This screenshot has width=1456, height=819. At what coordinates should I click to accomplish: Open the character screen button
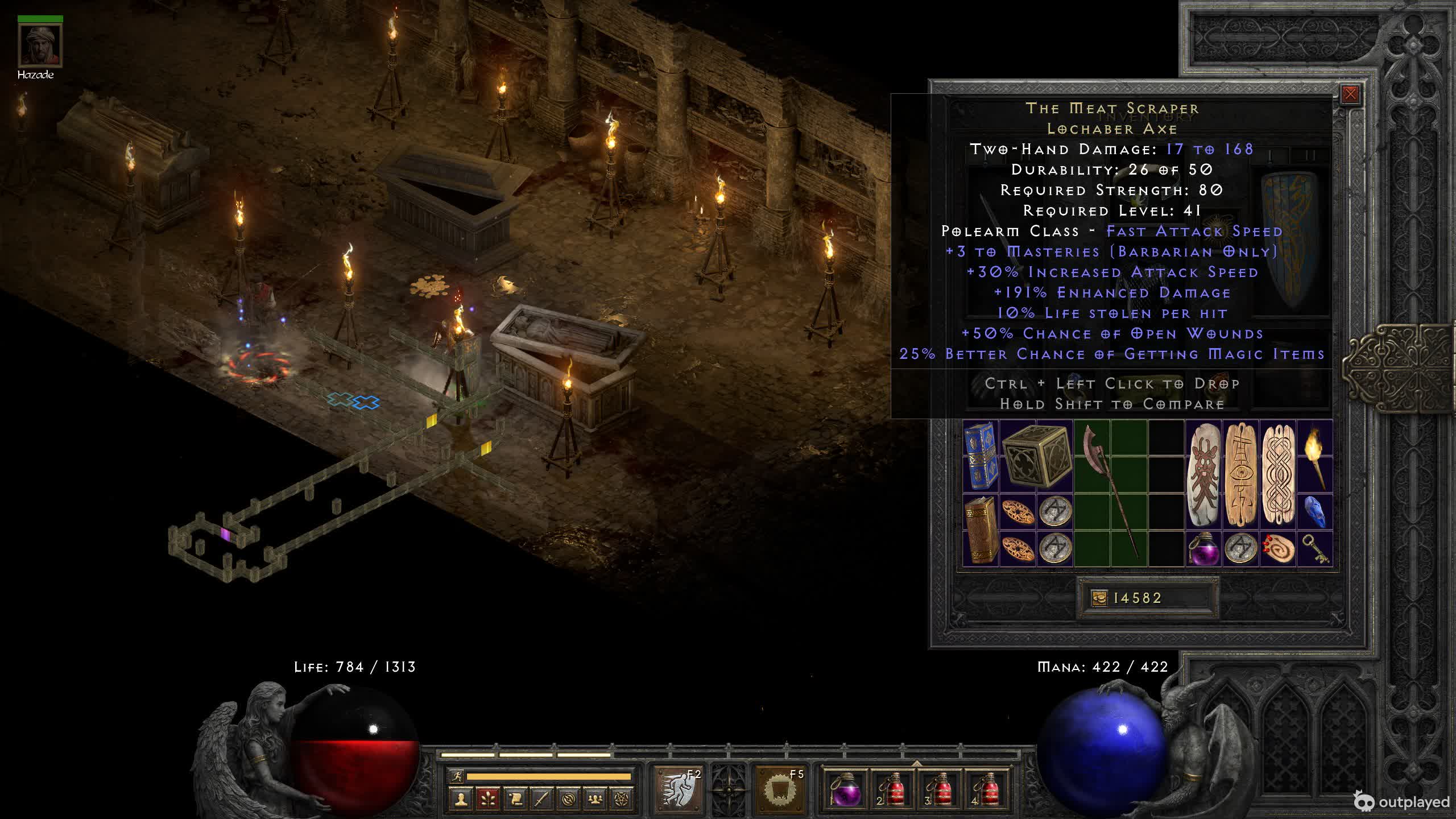pos(461,799)
